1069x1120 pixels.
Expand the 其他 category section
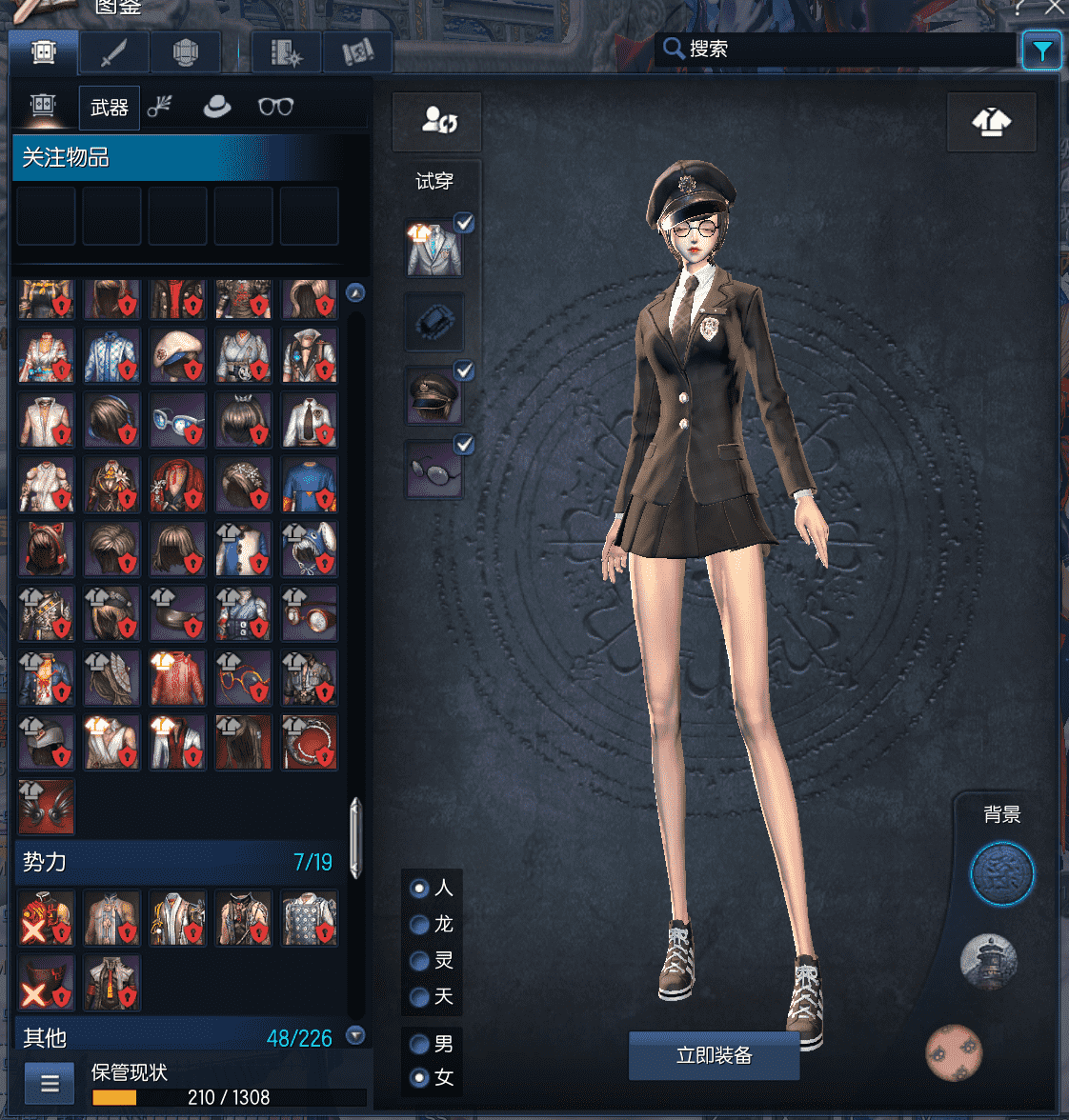355,1035
